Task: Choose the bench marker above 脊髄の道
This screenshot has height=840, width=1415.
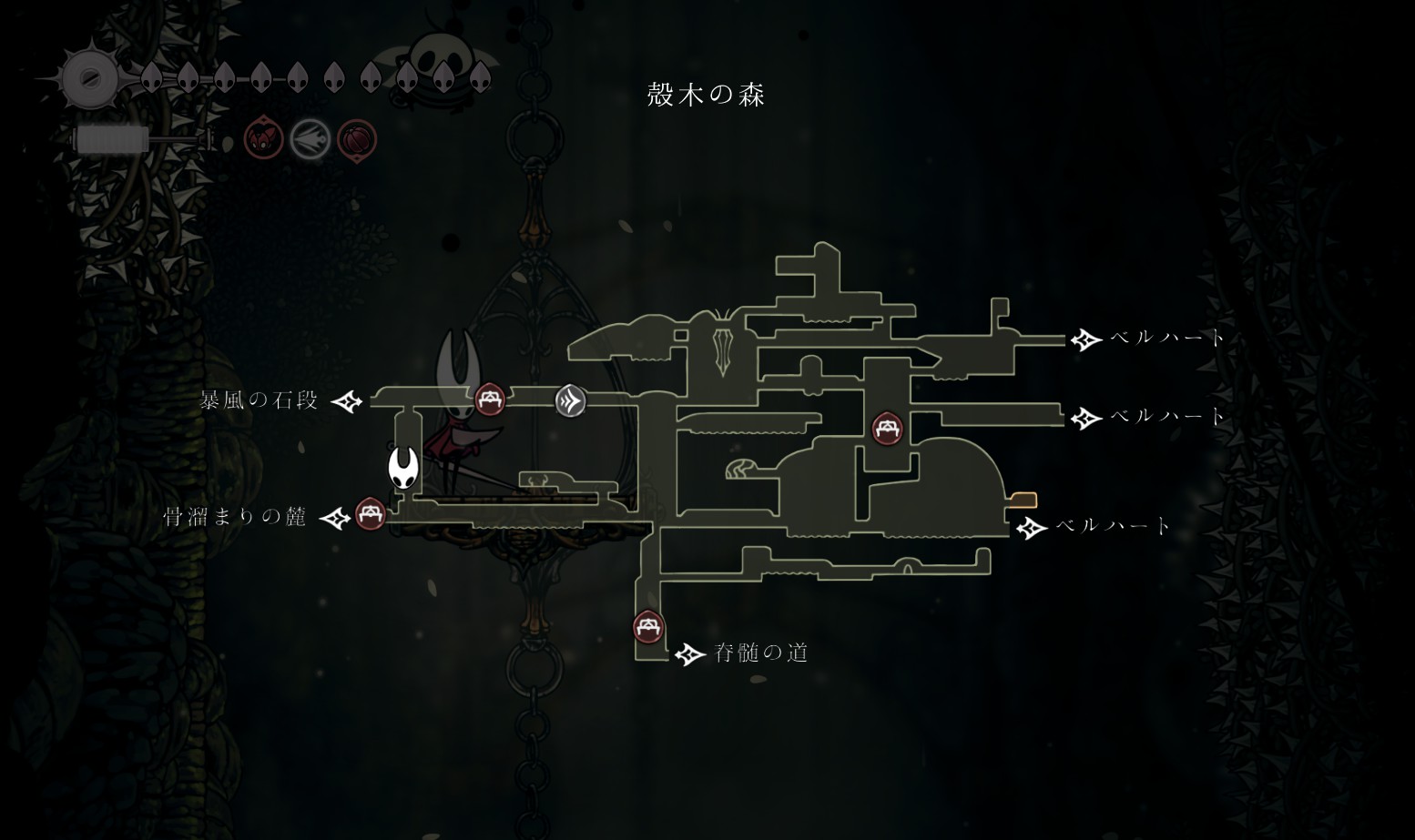Action: point(648,626)
